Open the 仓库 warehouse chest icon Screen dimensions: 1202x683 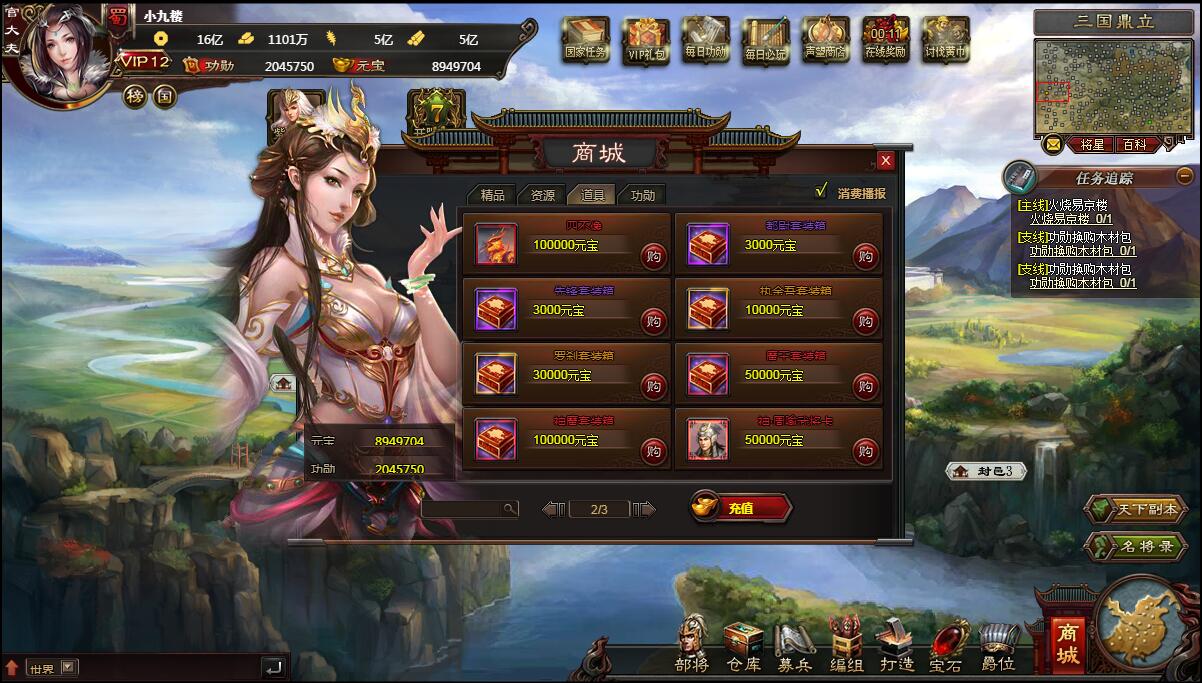(743, 645)
